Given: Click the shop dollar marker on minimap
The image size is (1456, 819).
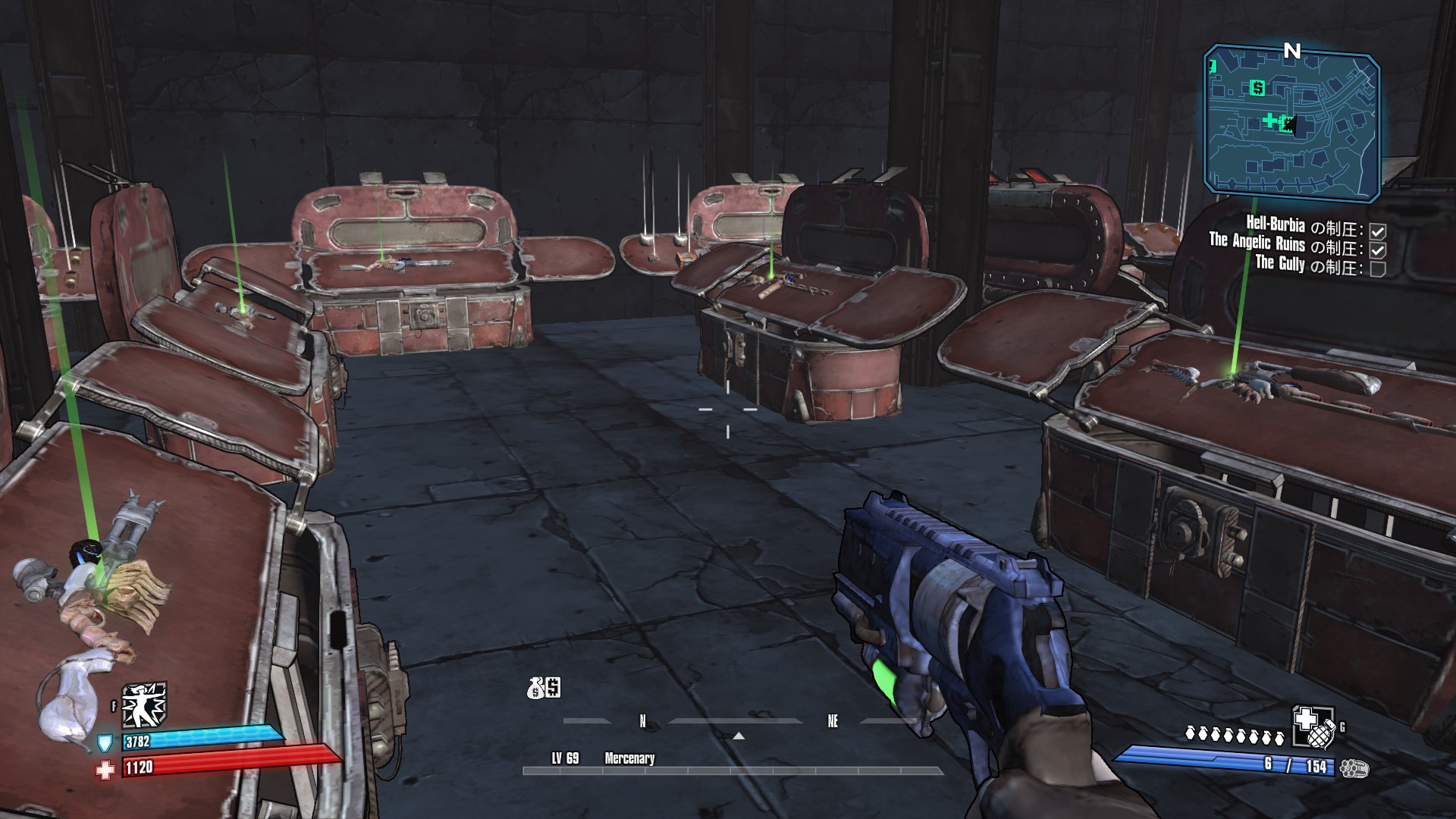Looking at the screenshot, I should pyautogui.click(x=1258, y=88).
